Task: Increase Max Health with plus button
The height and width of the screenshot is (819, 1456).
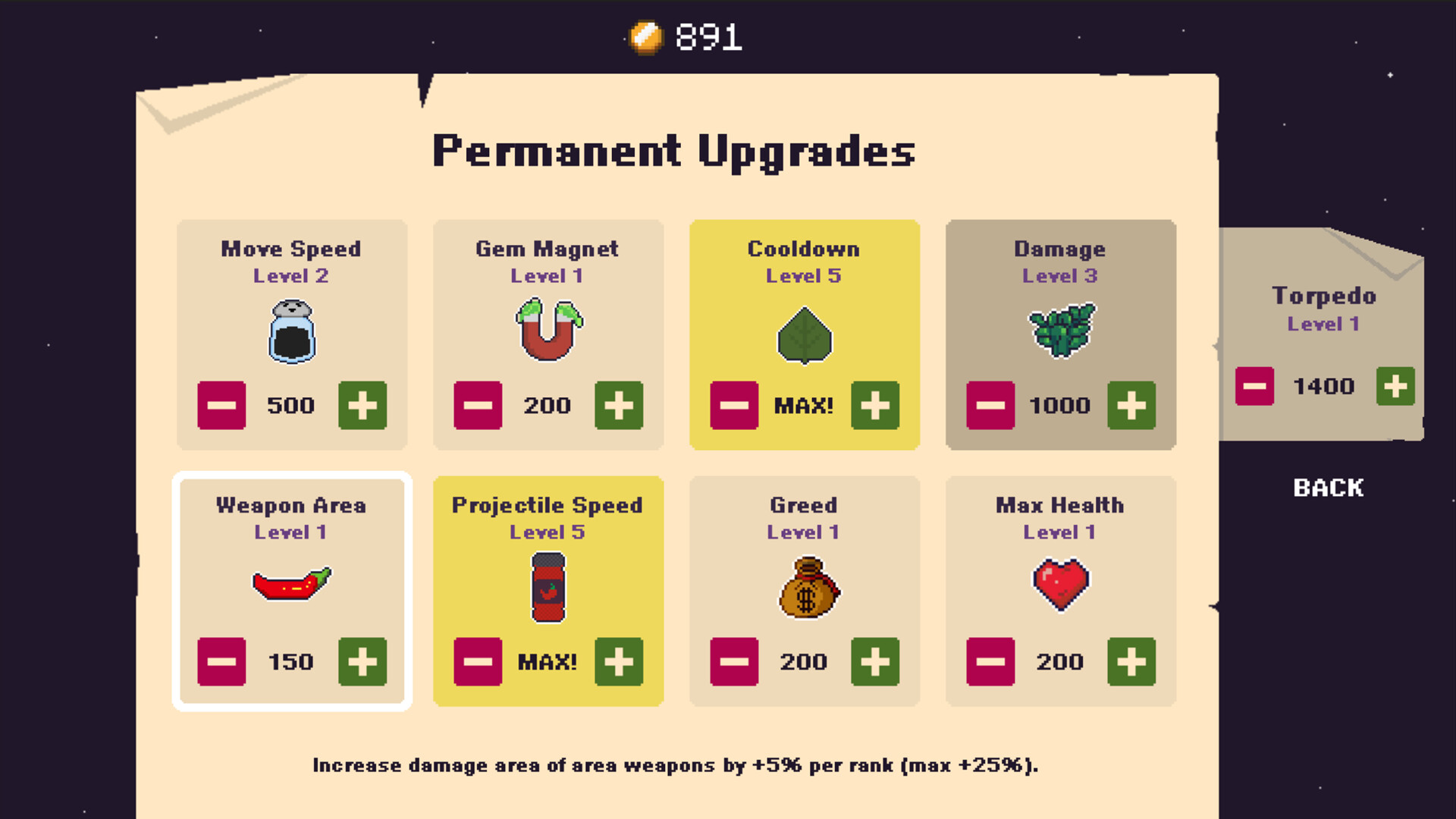Action: point(1132,662)
